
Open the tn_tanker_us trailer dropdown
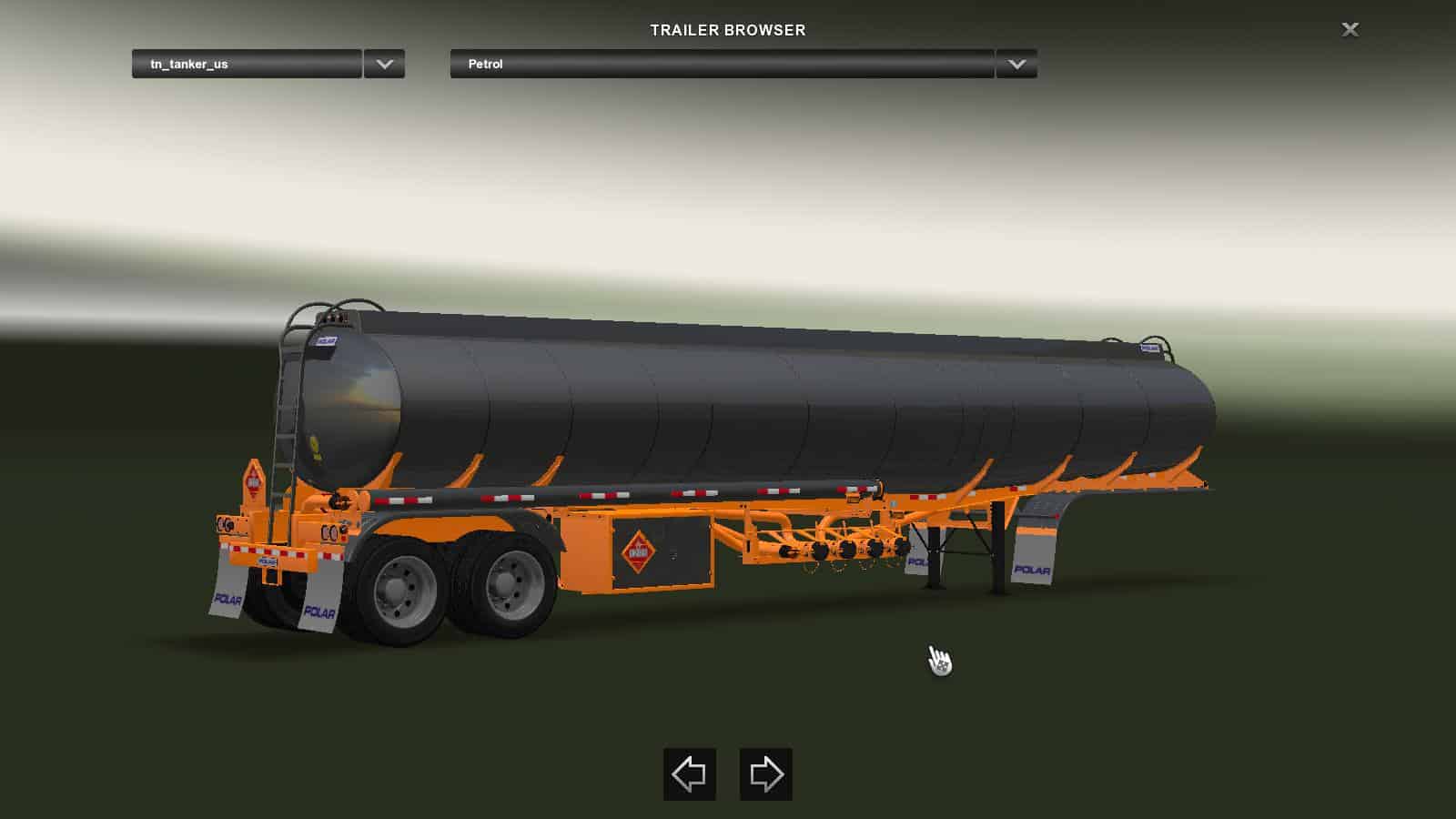(x=247, y=65)
